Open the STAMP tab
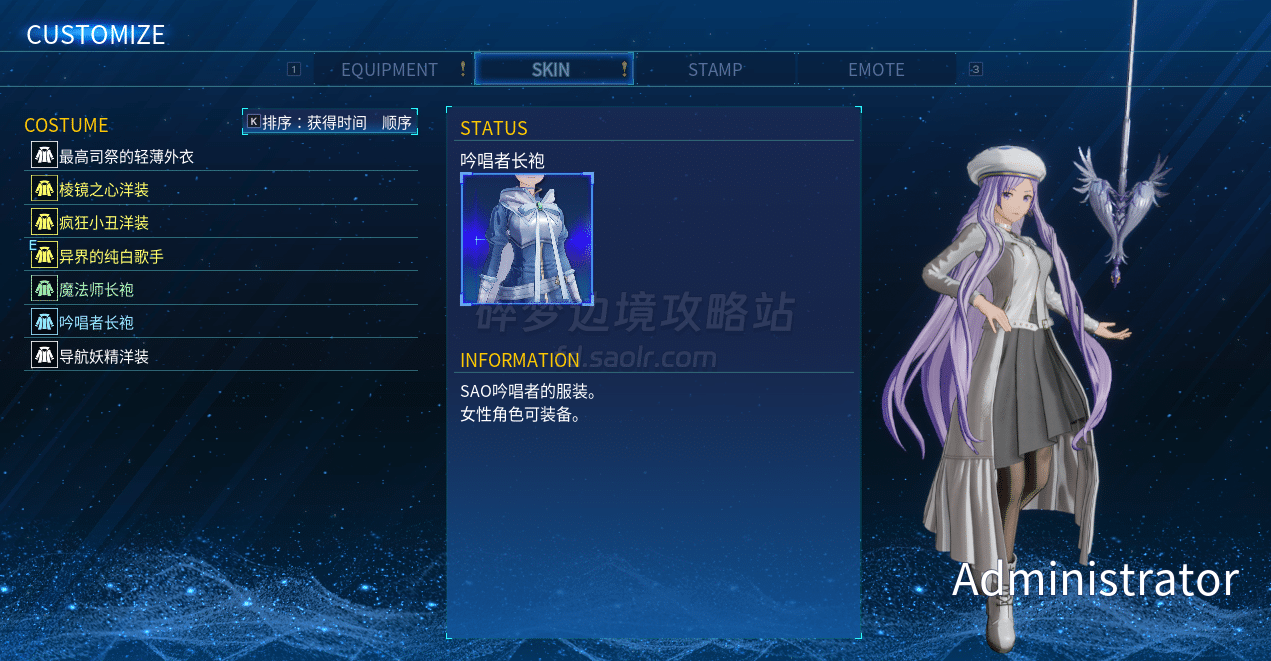 715,70
